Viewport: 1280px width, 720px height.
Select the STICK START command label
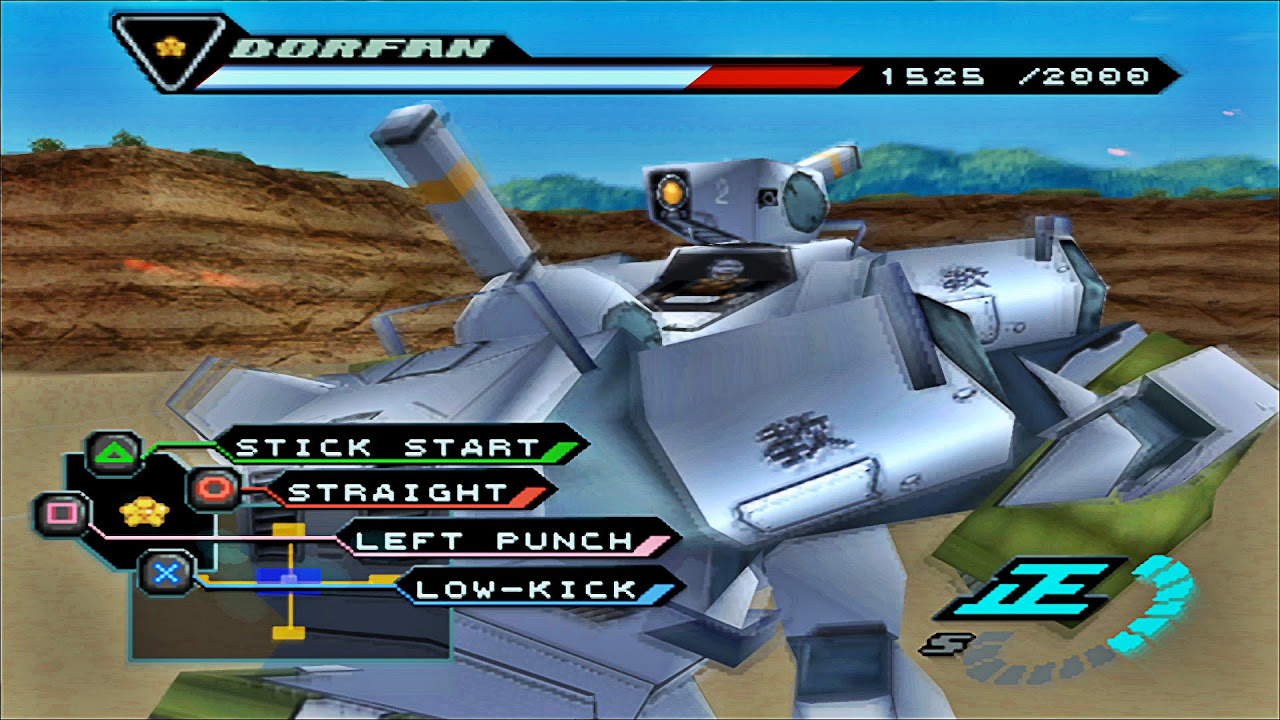[x=388, y=447]
